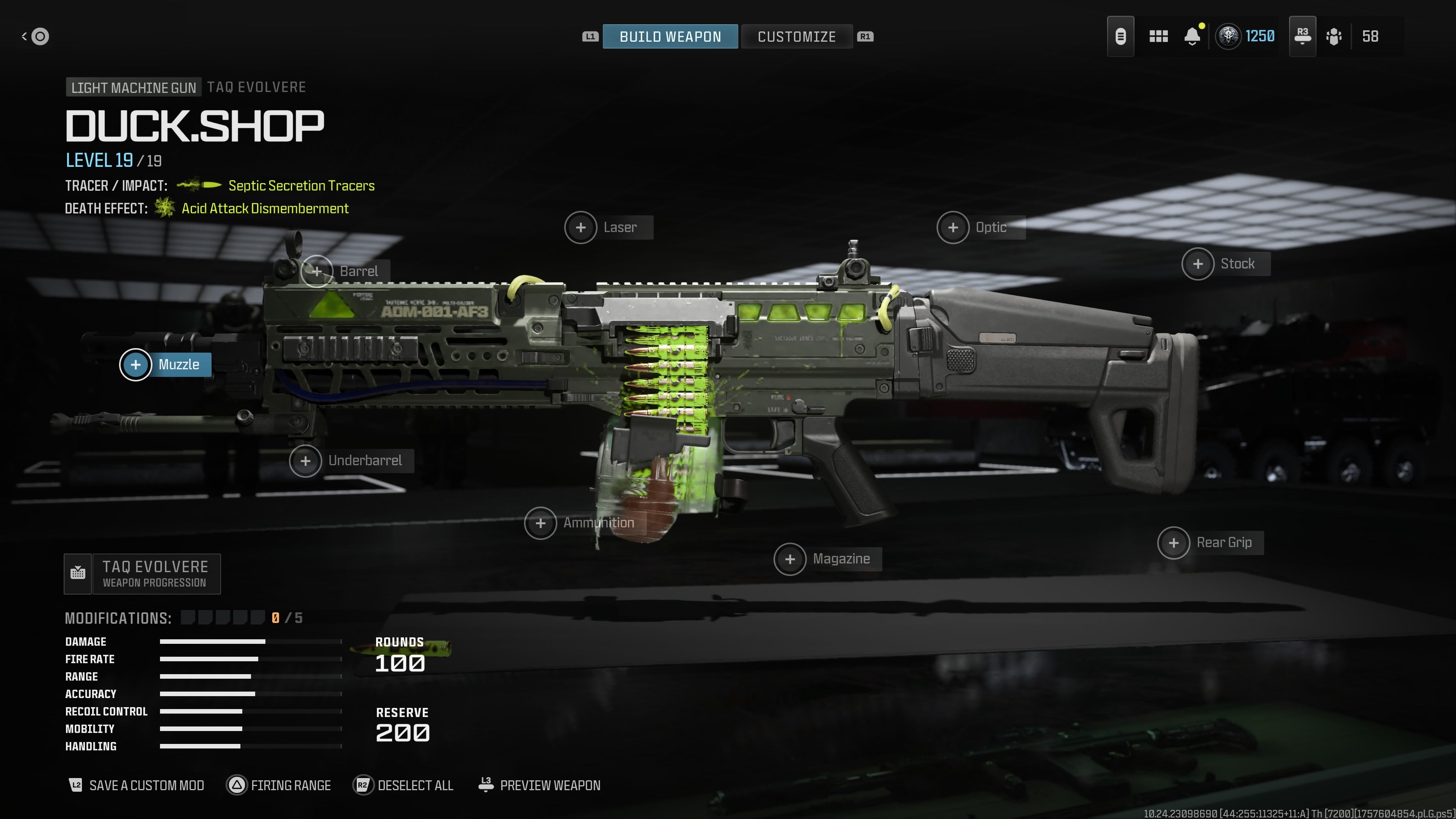Open the grid menu icon
The width and height of the screenshot is (1456, 819).
tap(1158, 37)
